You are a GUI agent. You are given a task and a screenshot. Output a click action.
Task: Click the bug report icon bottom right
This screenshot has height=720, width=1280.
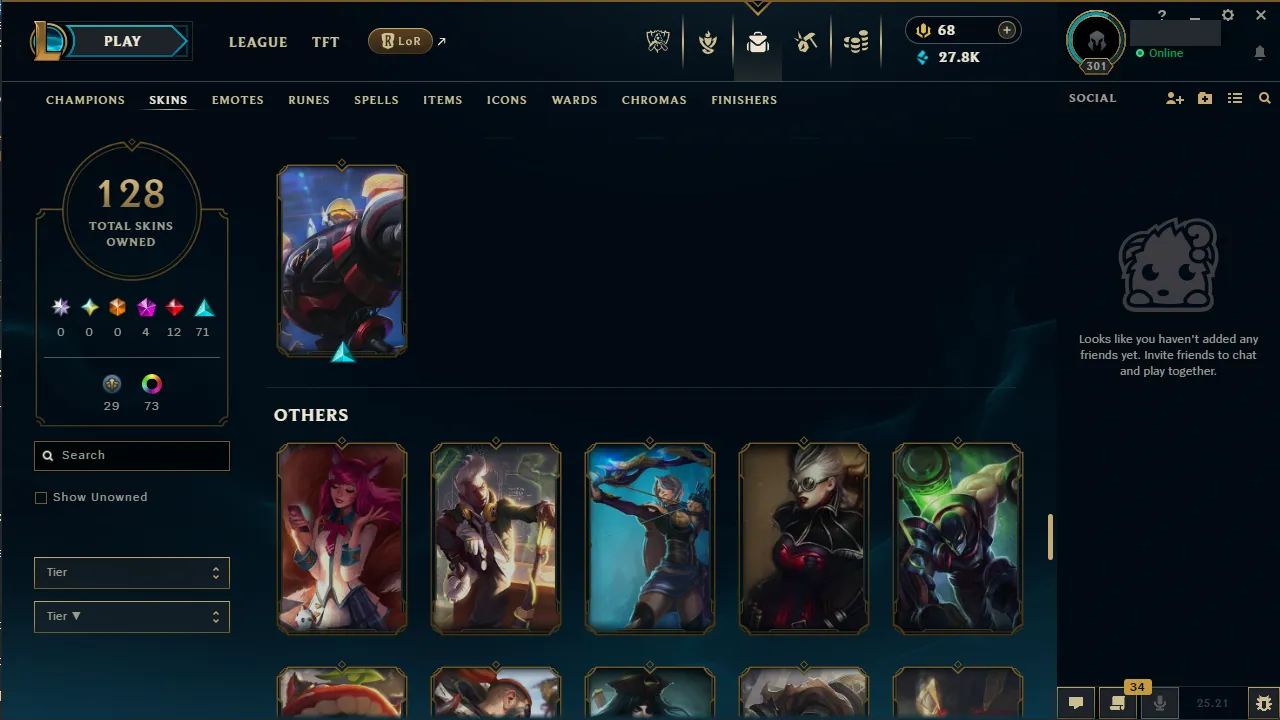[x=1262, y=703]
